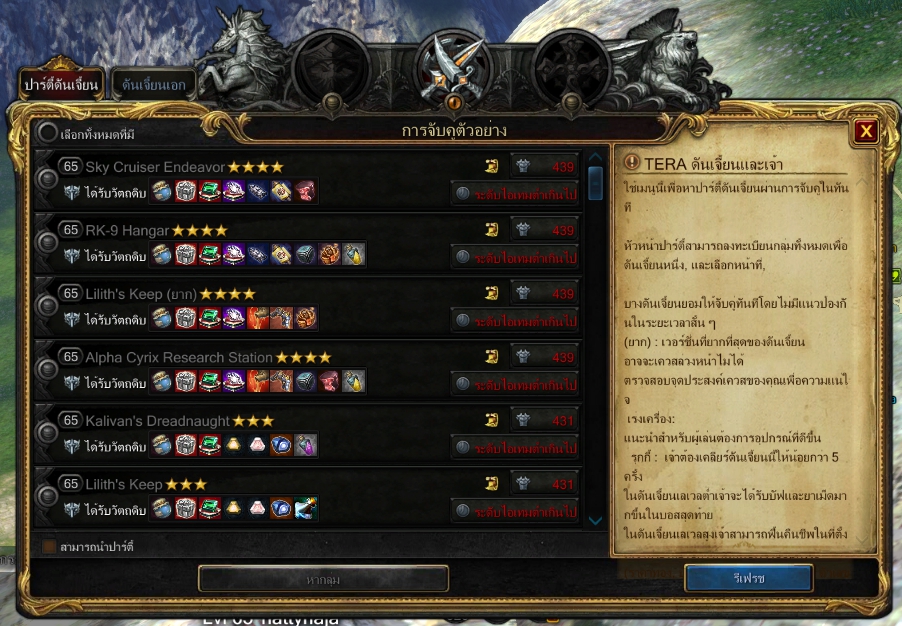Switch to the ดันเจี้ยนนอก tab
This screenshot has width=902, height=626.
click(153, 85)
